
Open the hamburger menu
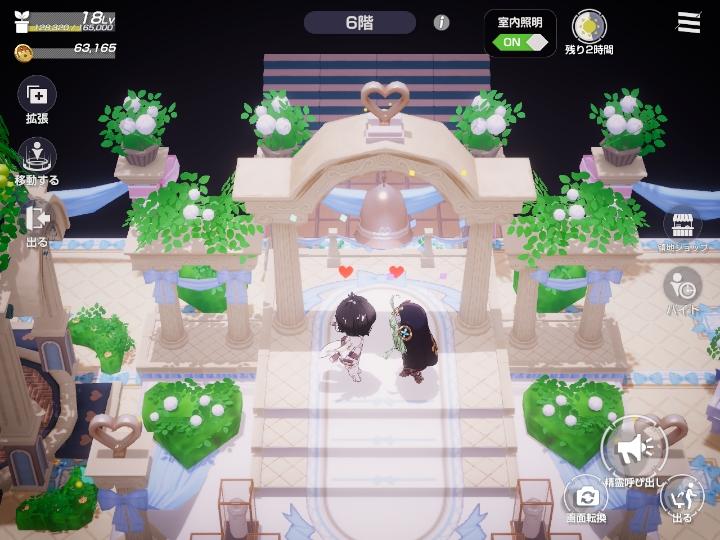pos(688,23)
